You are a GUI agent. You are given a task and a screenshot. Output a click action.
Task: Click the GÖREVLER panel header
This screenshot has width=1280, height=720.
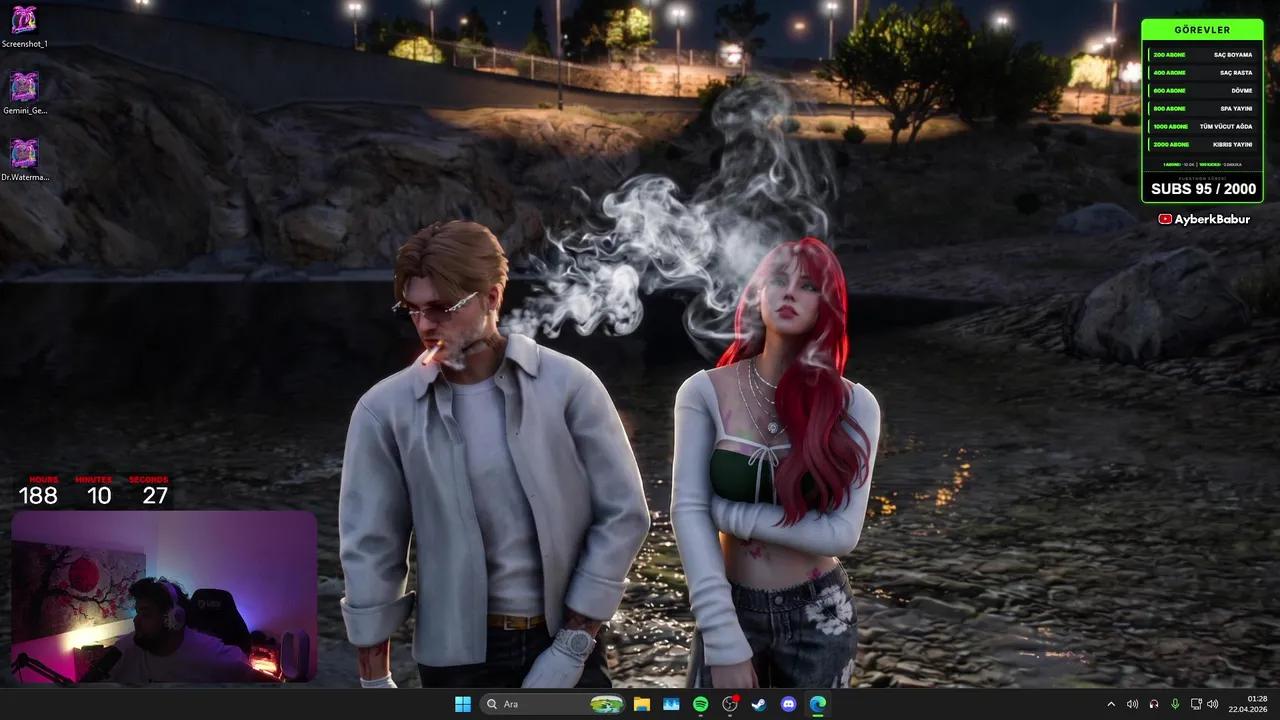pos(1202,29)
